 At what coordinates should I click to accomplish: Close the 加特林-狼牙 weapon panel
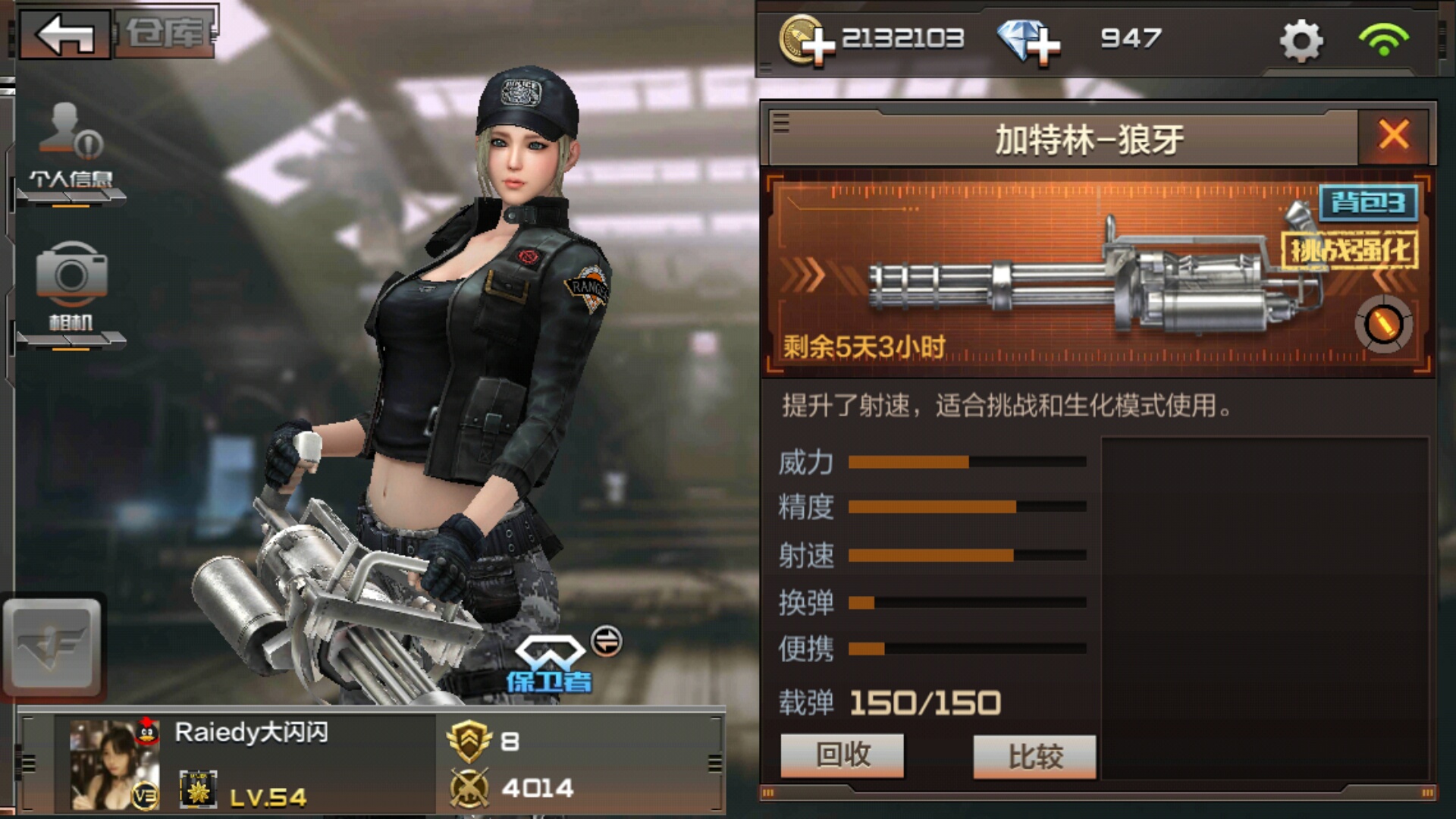[1393, 136]
